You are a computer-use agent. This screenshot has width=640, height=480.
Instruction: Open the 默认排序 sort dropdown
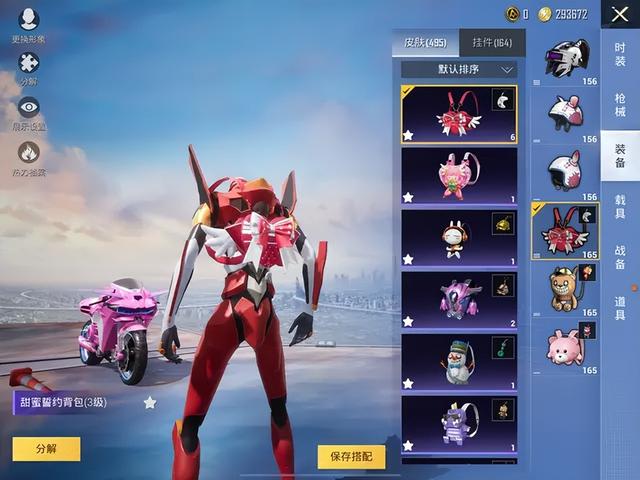pyautogui.click(x=459, y=70)
